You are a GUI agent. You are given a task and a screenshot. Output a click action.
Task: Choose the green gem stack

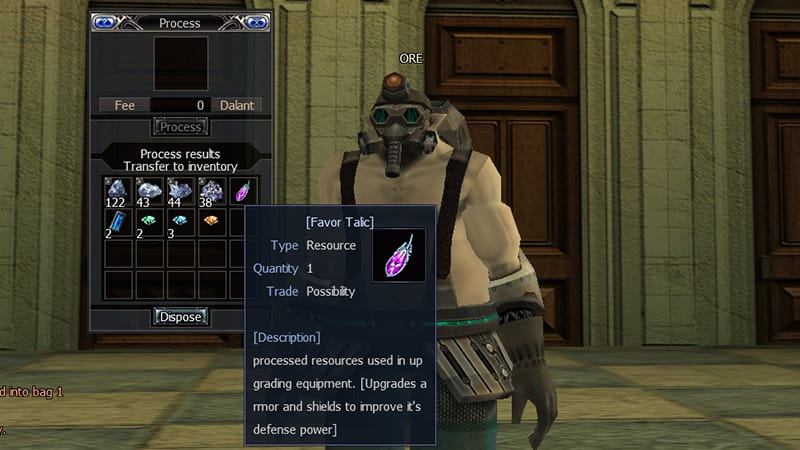pyautogui.click(x=149, y=222)
